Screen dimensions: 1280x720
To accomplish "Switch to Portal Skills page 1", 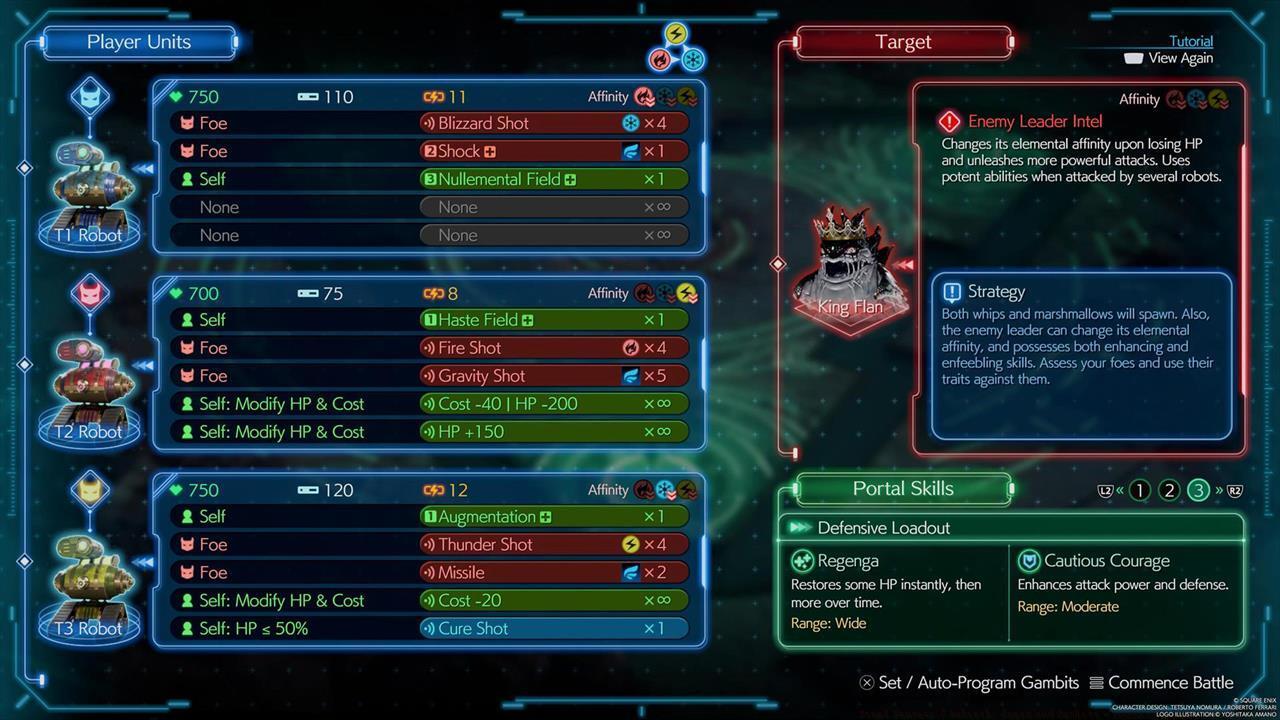I will [1141, 490].
